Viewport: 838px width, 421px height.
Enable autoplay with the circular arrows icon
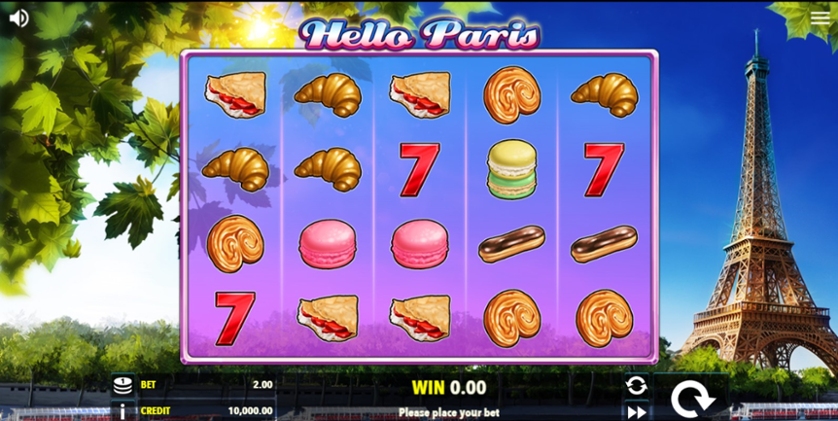point(636,385)
